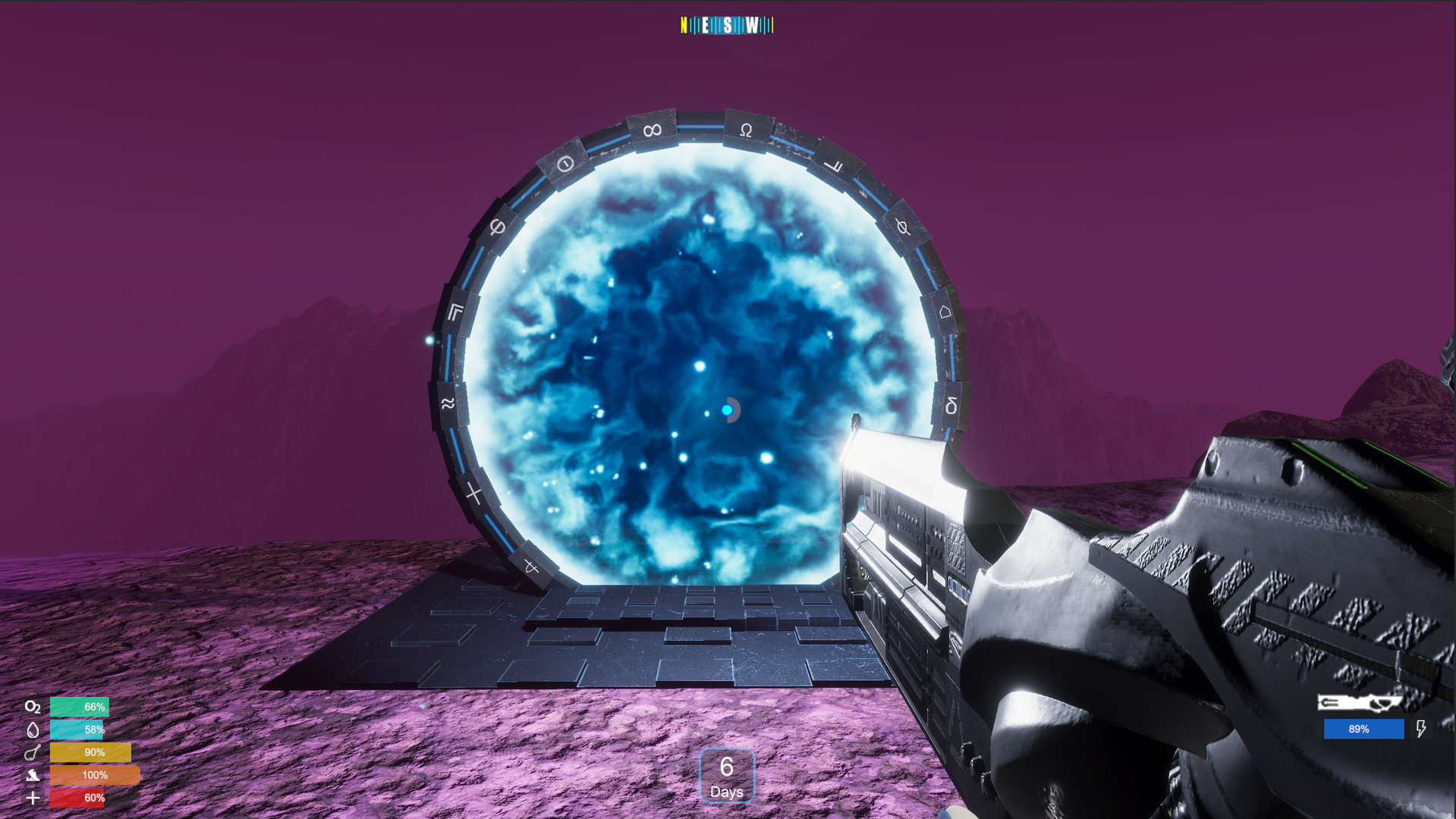Toggle the Omega glyph on the portal ring
The width and height of the screenshot is (1456, 819).
click(x=744, y=130)
